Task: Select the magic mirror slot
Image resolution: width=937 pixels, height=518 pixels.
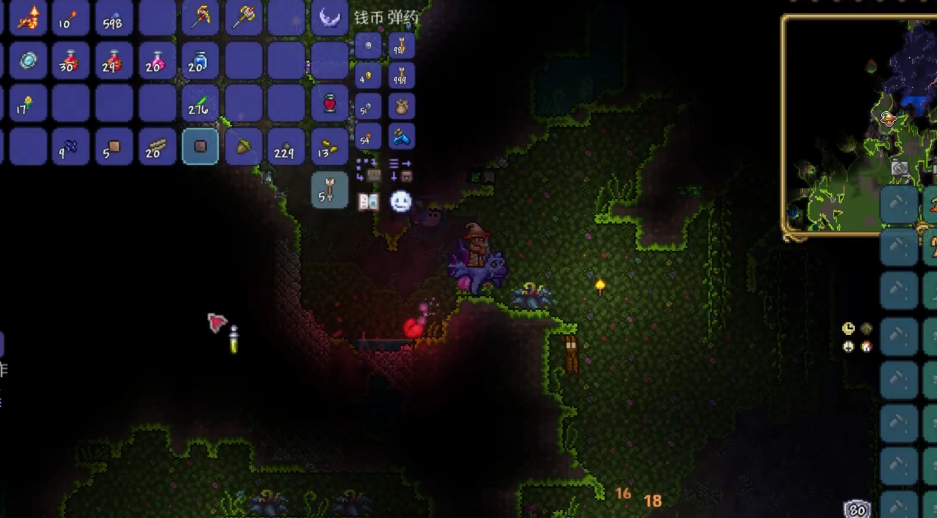Action: pos(28,61)
